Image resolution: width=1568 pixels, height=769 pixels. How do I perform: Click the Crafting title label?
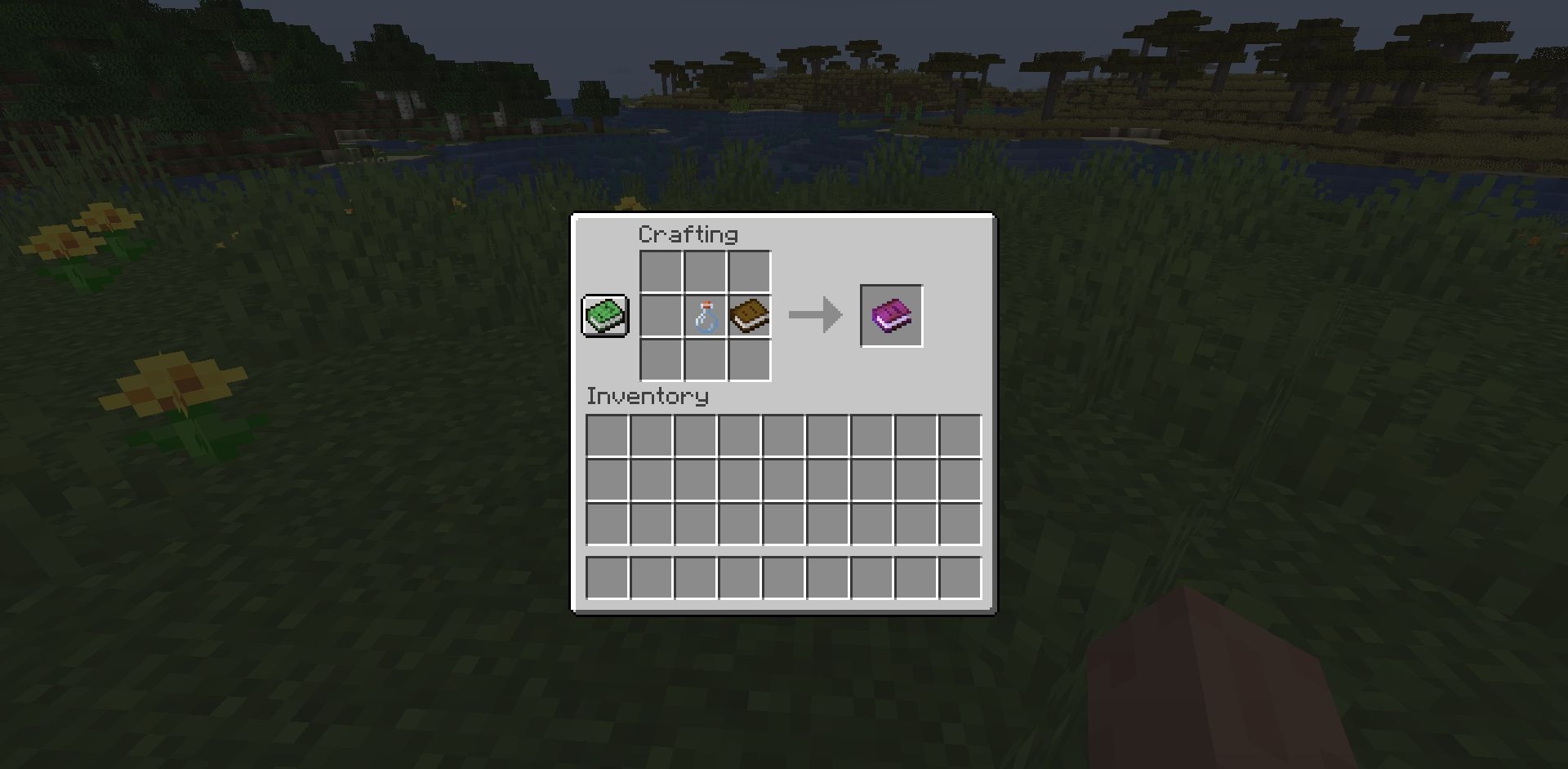click(688, 234)
